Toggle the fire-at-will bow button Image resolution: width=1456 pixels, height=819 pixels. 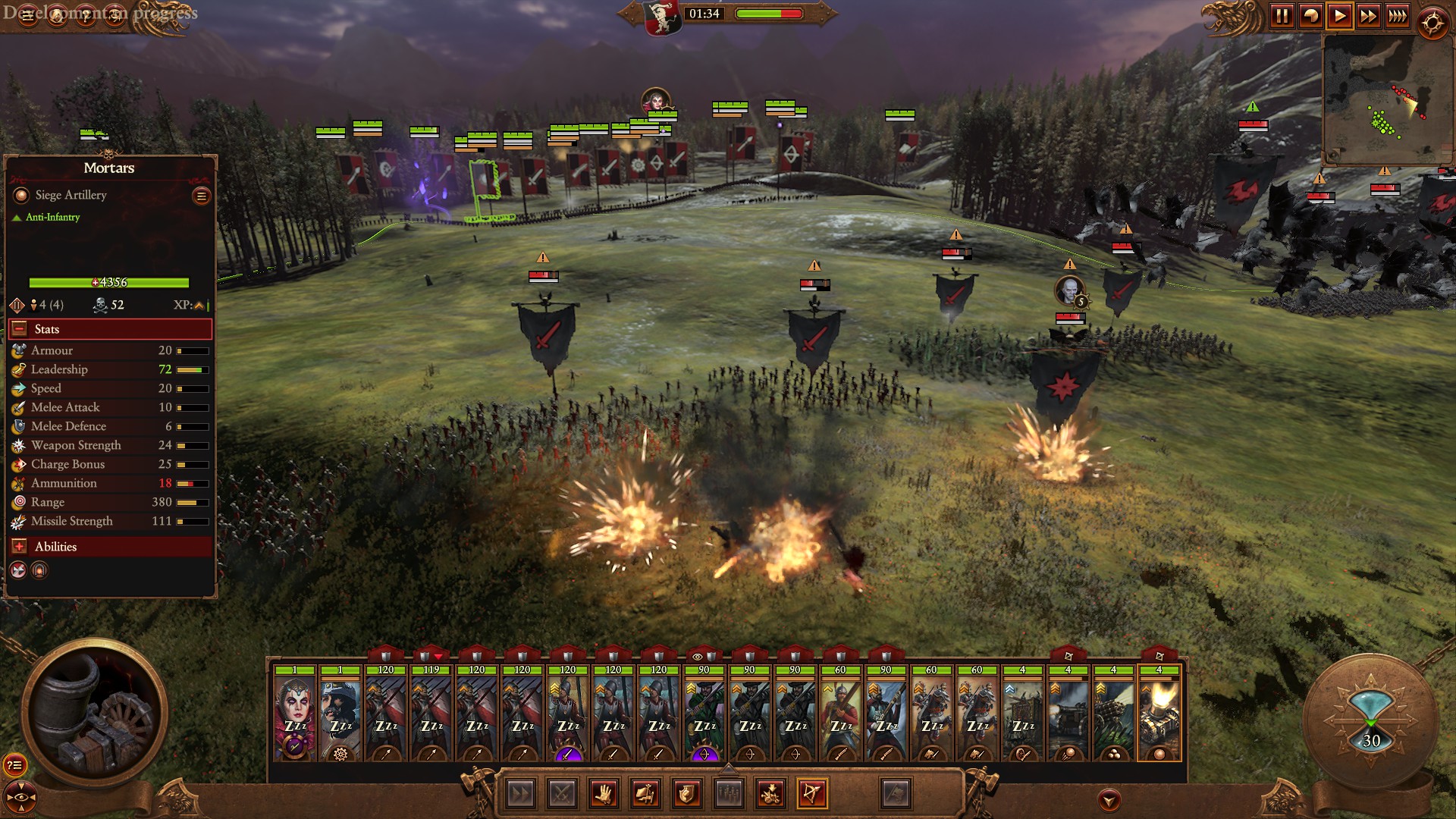pyautogui.click(x=811, y=794)
